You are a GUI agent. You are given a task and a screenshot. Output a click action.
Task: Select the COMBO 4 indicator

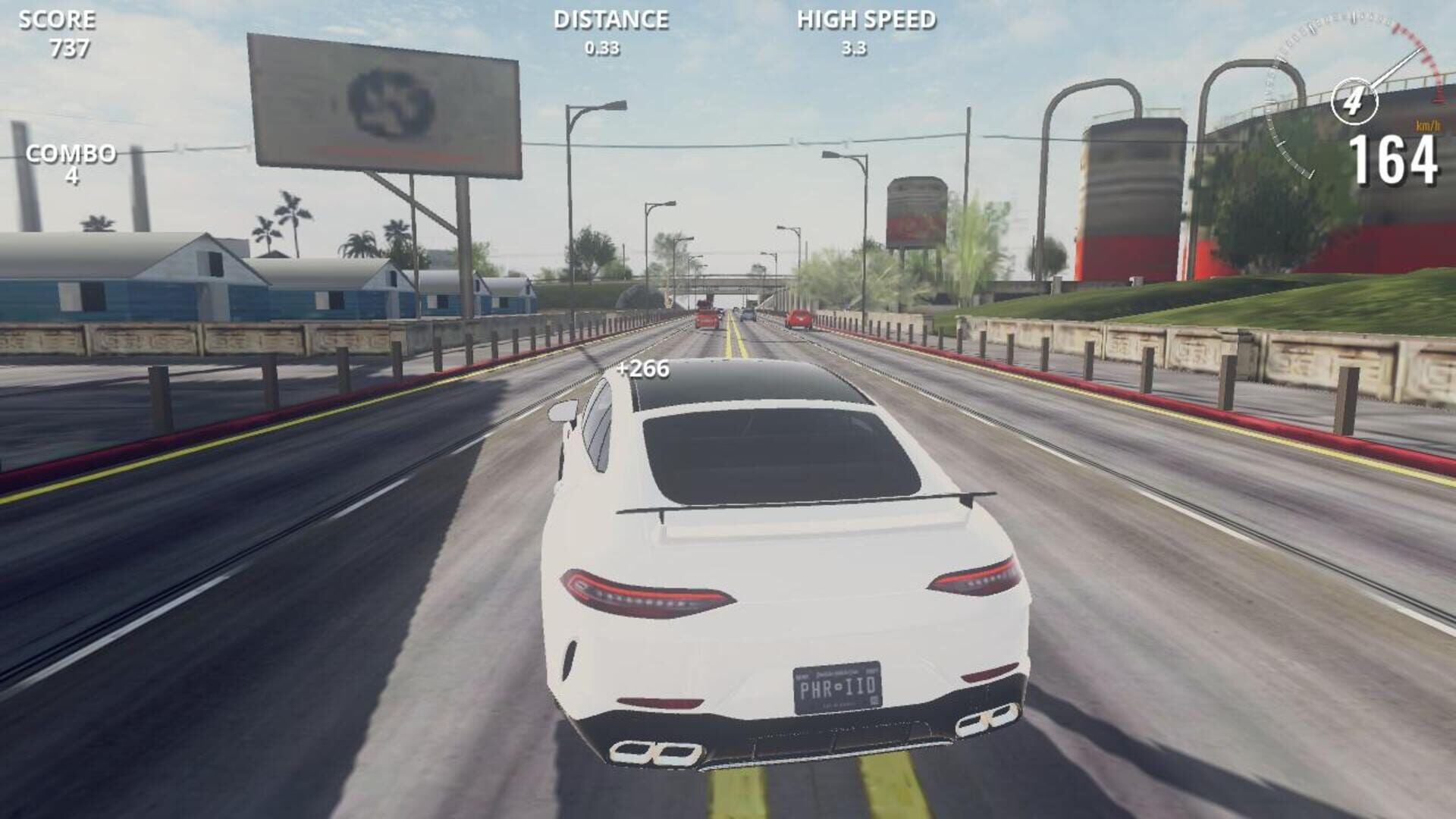click(x=71, y=163)
